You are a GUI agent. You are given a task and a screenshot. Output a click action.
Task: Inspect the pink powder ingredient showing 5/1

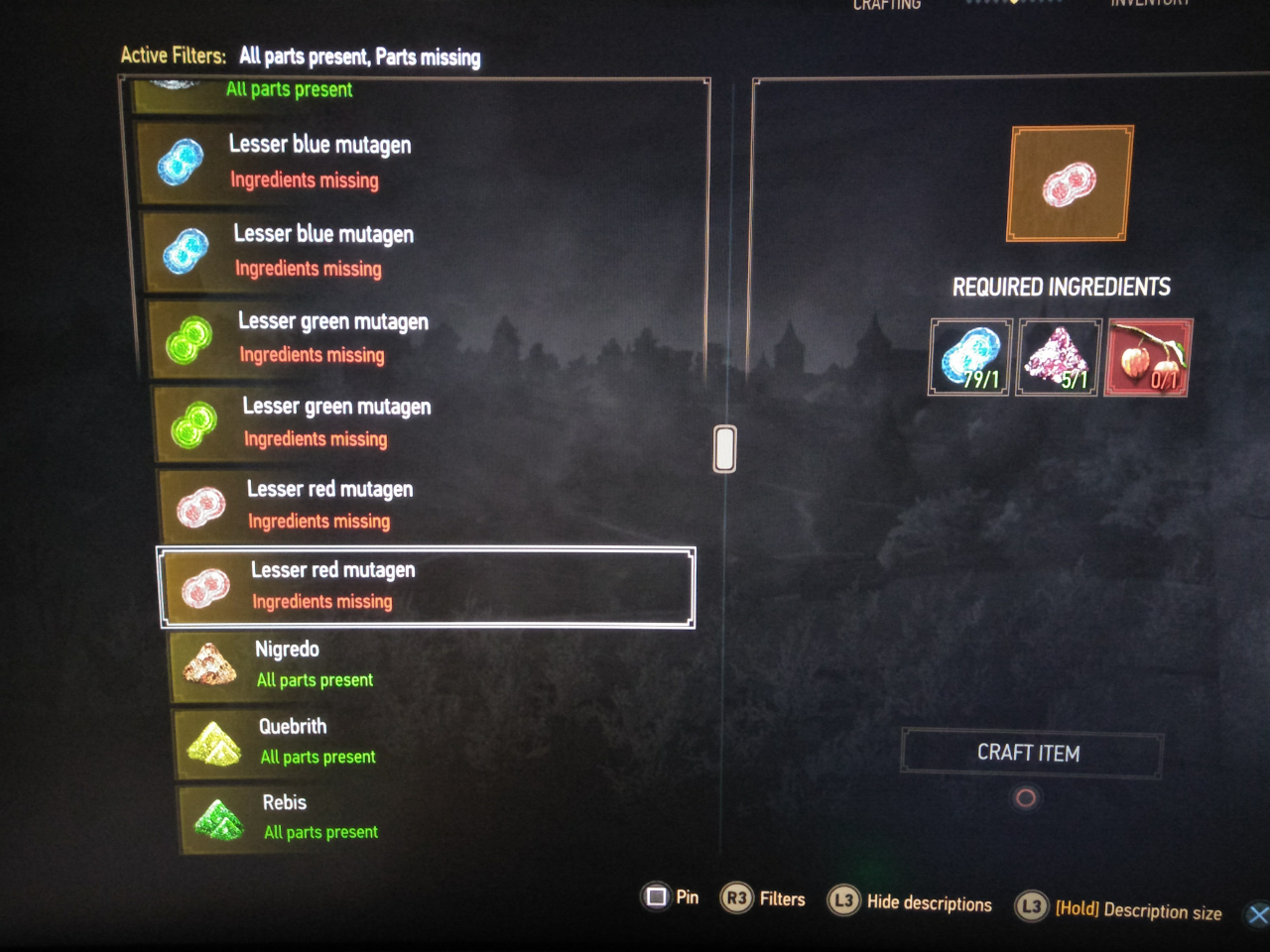(1060, 358)
